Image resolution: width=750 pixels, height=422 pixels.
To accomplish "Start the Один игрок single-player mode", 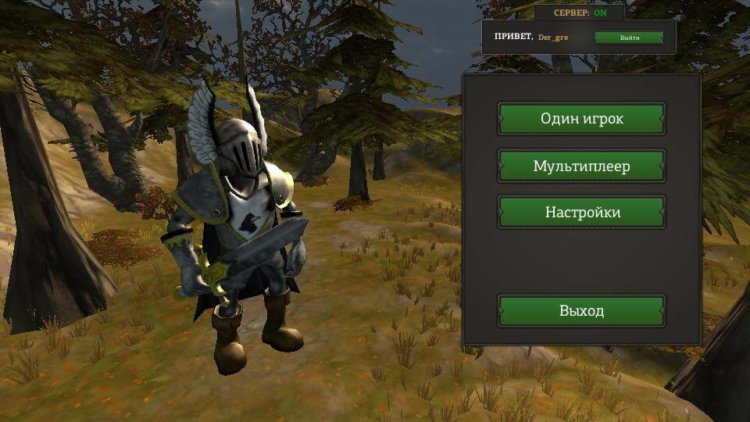I will [x=581, y=119].
